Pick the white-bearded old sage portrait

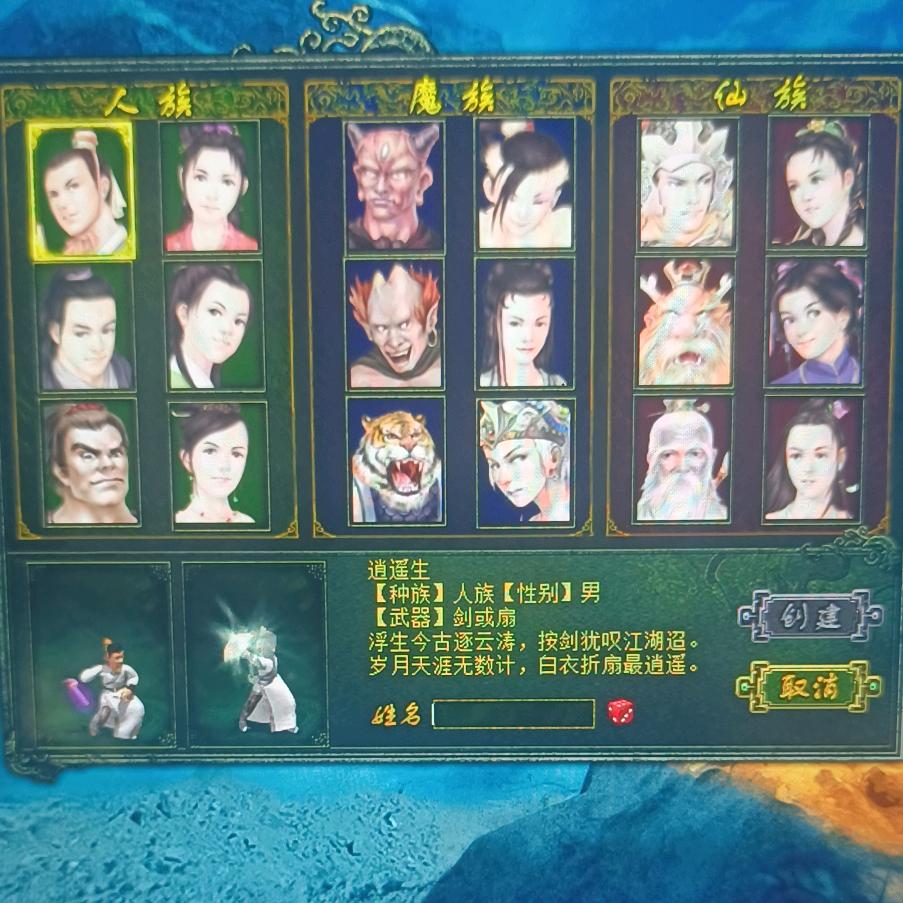pos(682,459)
